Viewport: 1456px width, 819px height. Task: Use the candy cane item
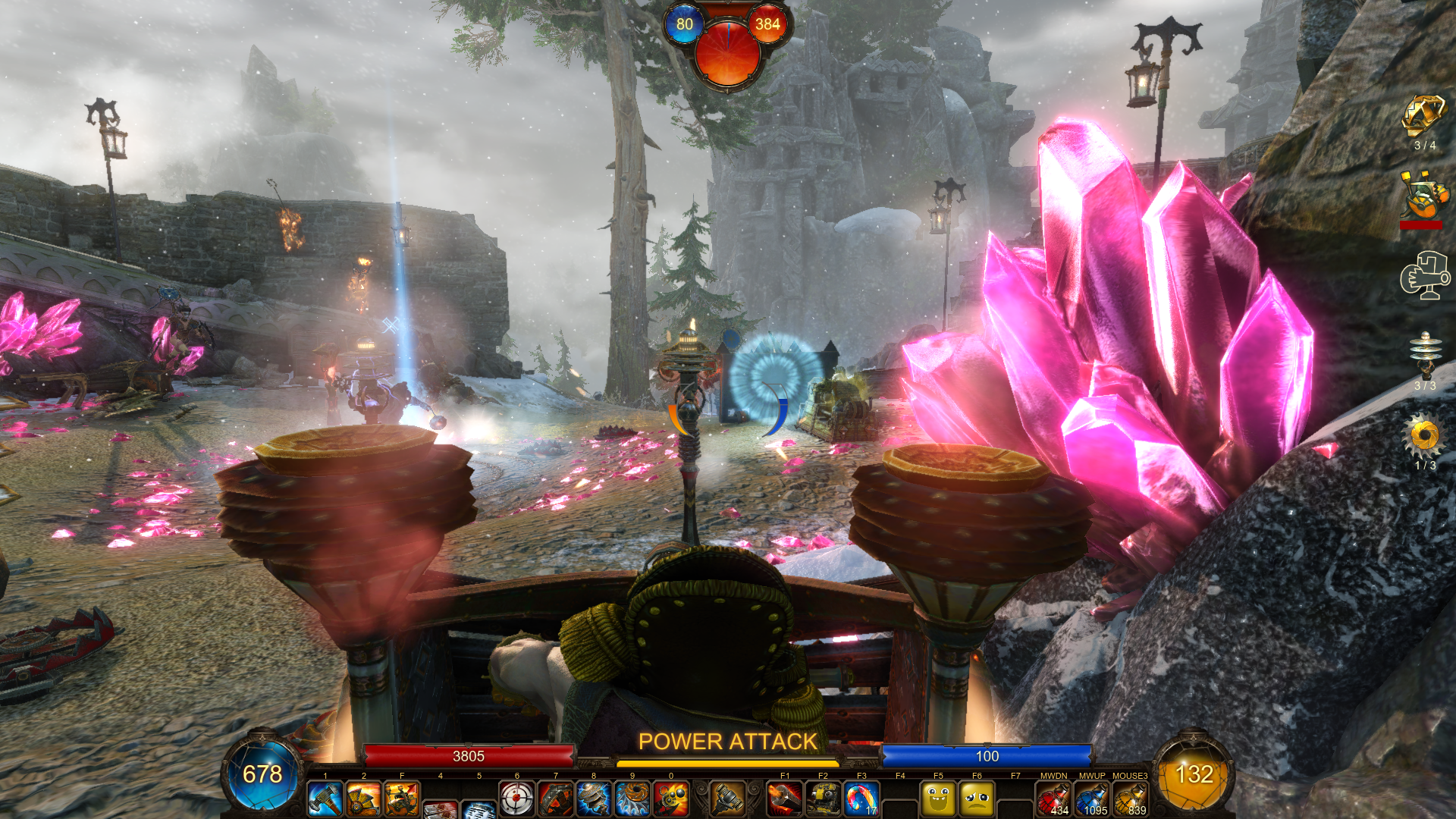pyautogui.click(x=861, y=799)
